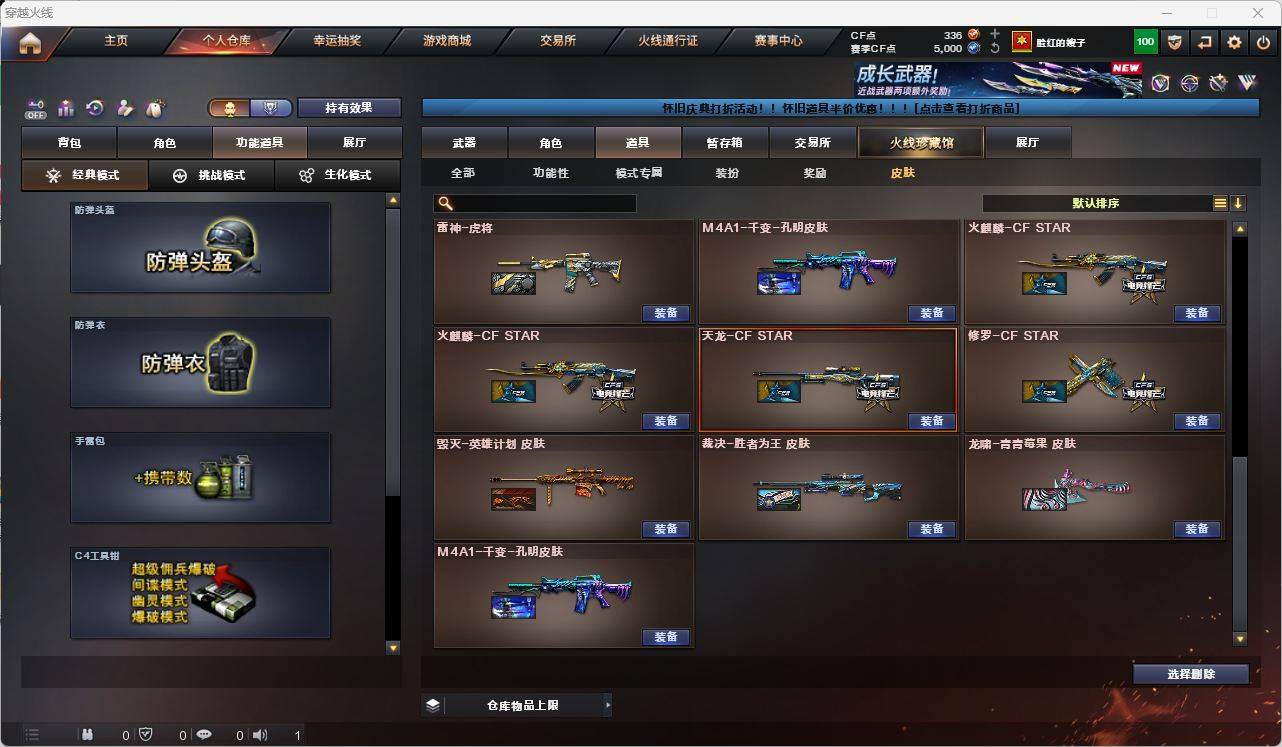Open the friends icon in the bottom status bar
1282x747 pixels.
(89, 736)
